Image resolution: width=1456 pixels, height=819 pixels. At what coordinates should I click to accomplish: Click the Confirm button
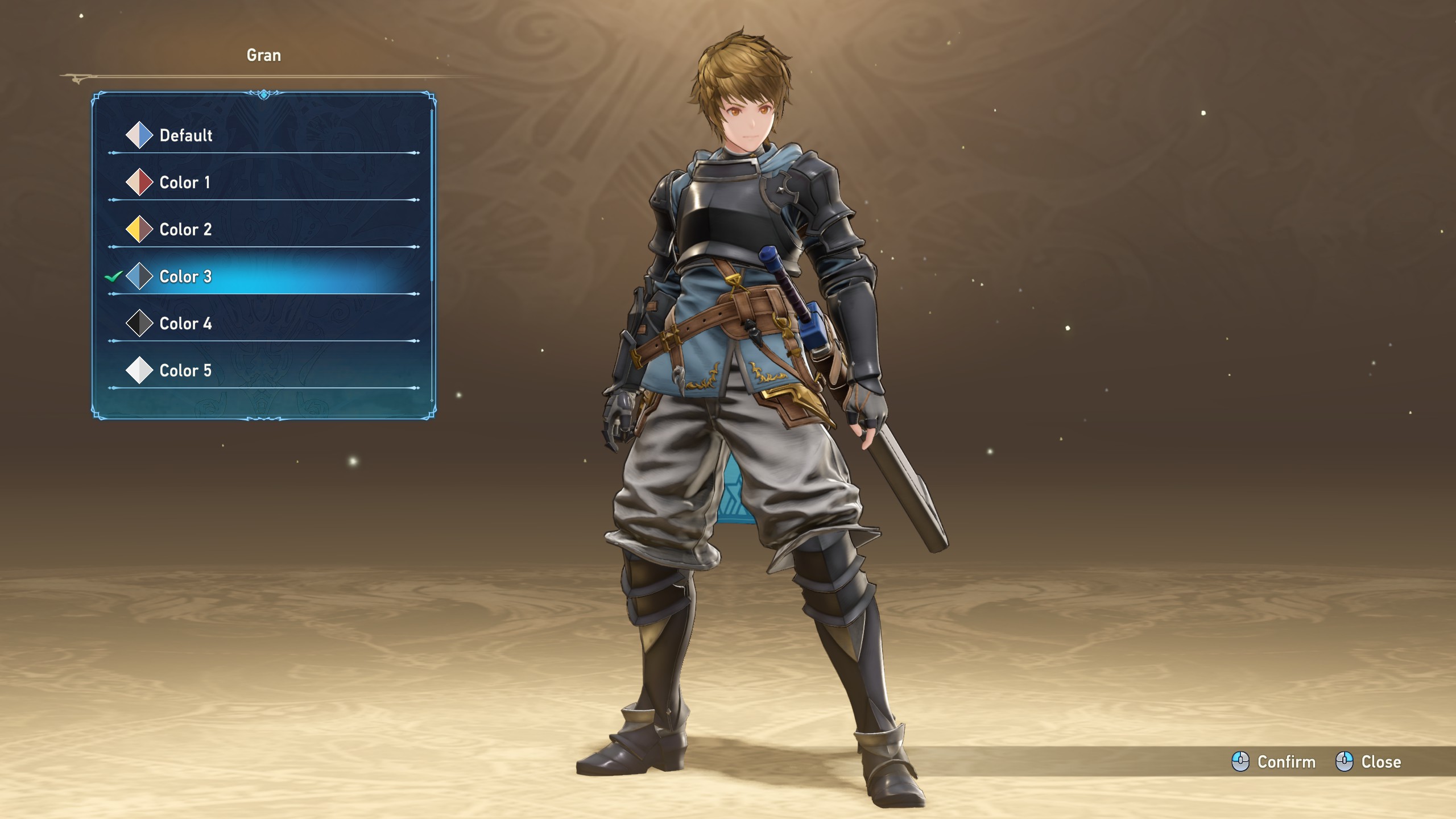point(1274,762)
